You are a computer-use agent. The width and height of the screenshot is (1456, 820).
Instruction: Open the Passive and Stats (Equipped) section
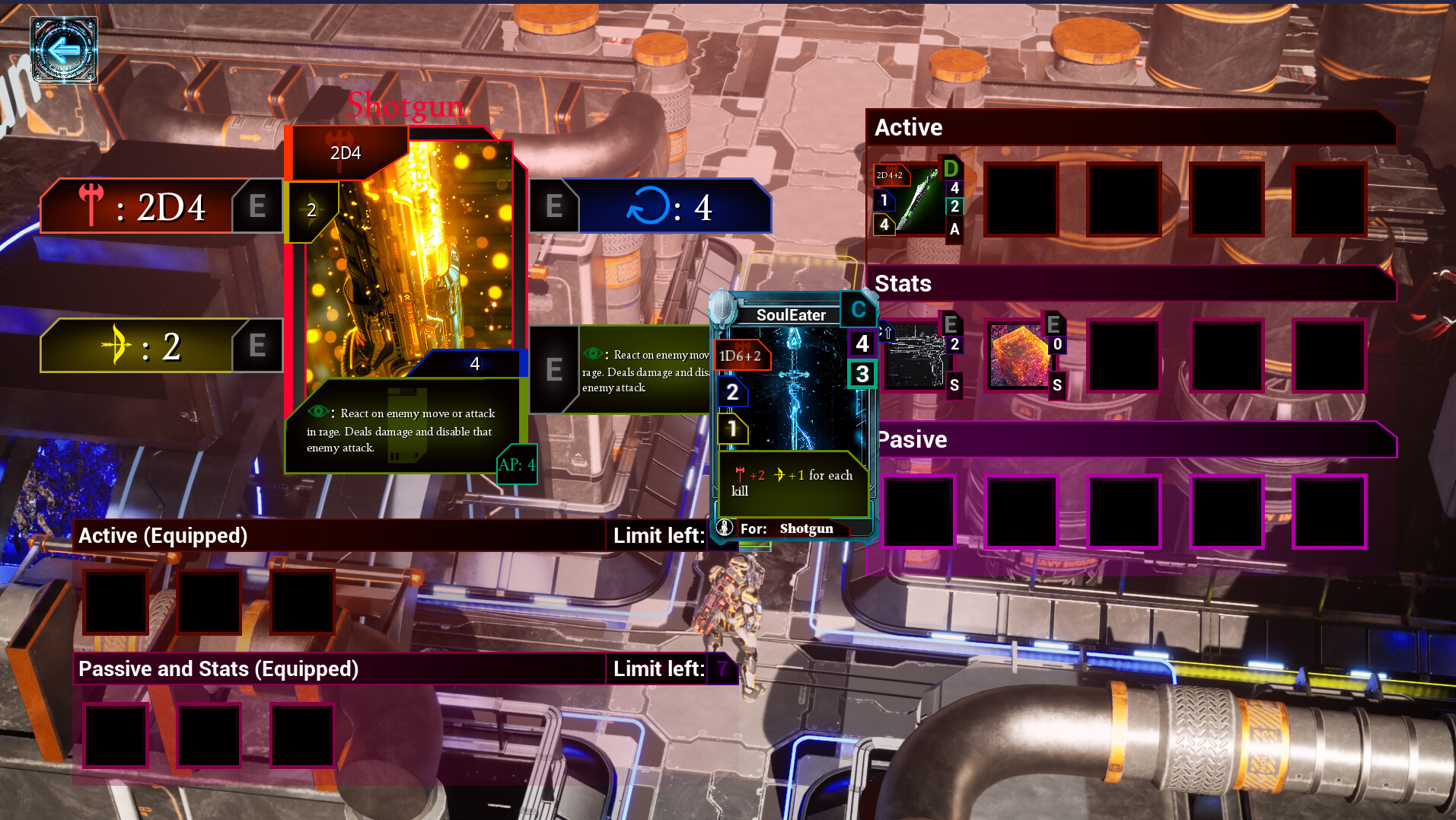218,668
